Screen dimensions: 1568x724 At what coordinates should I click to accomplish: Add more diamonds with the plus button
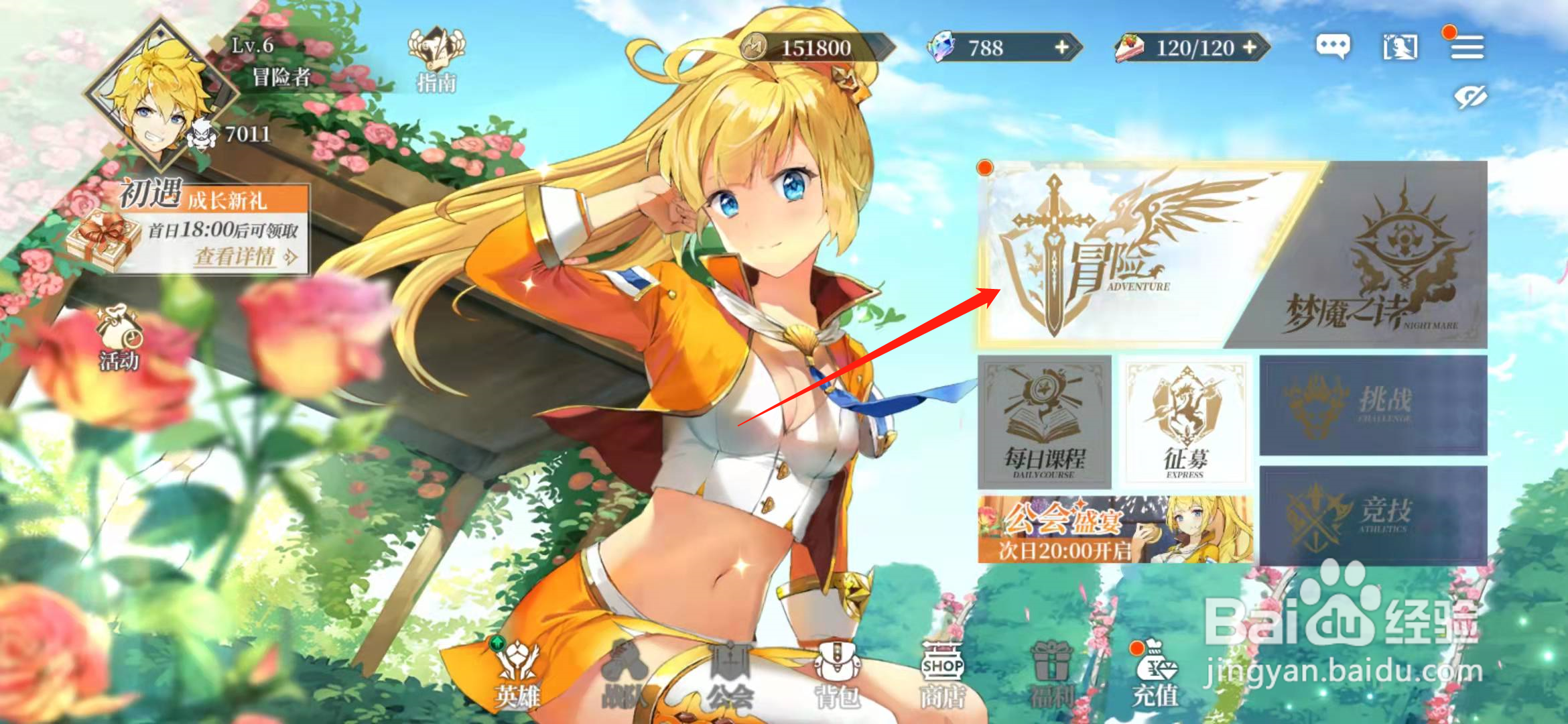[x=1062, y=48]
